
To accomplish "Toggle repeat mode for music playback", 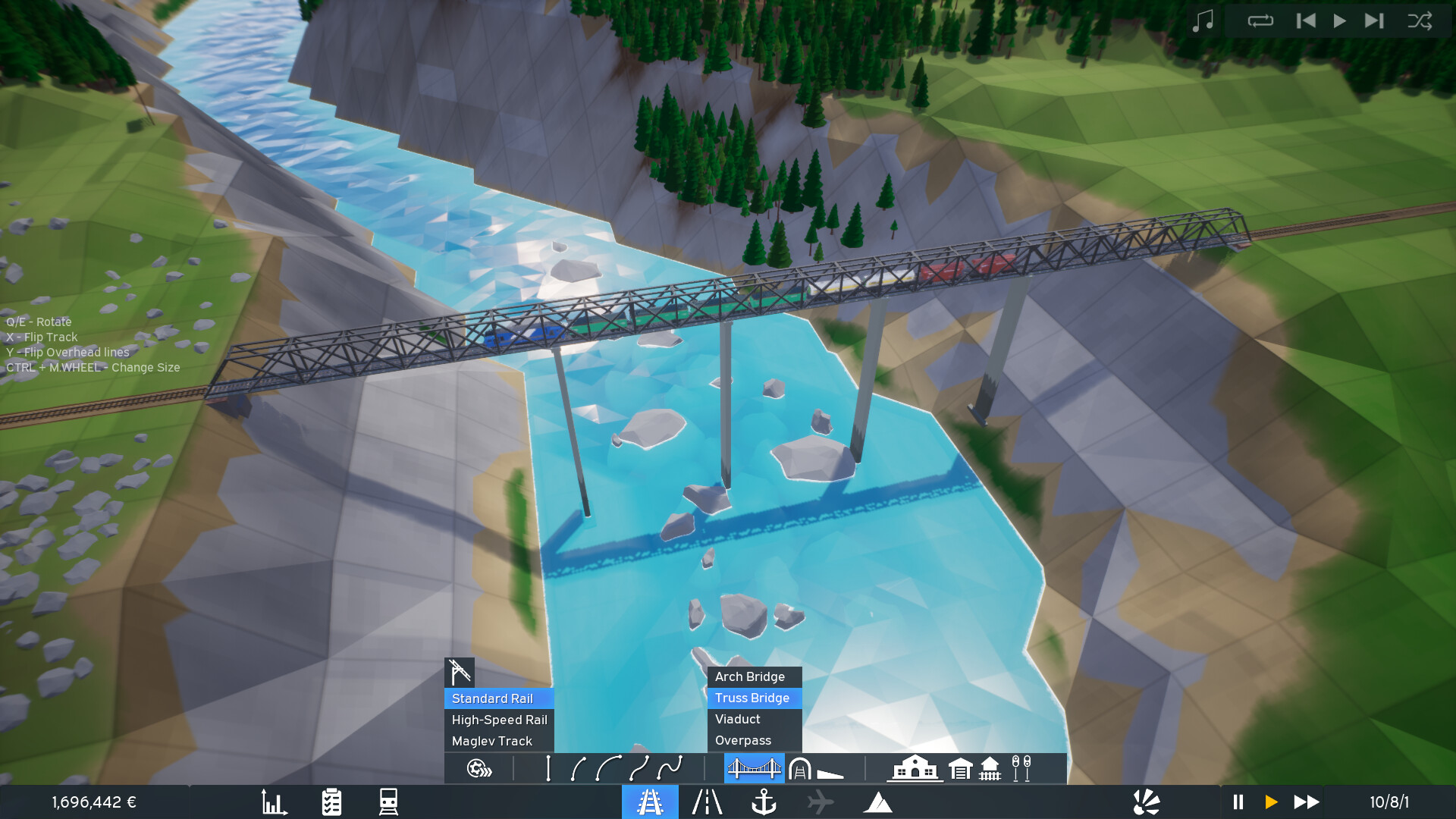I will click(1259, 20).
